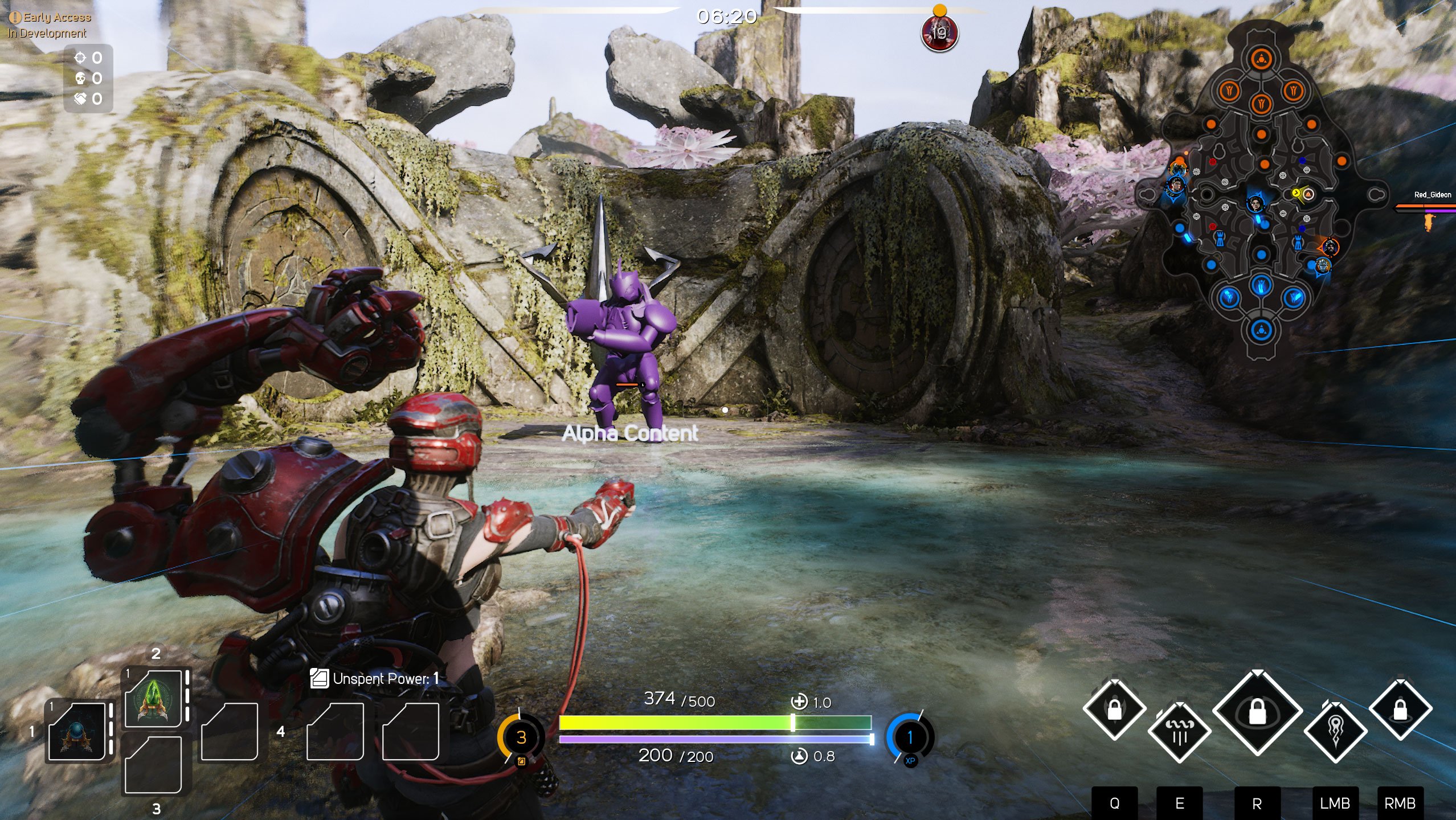The height and width of the screenshot is (820, 1456).
Task: Click the Unspent Power card icon
Action: coord(319,679)
